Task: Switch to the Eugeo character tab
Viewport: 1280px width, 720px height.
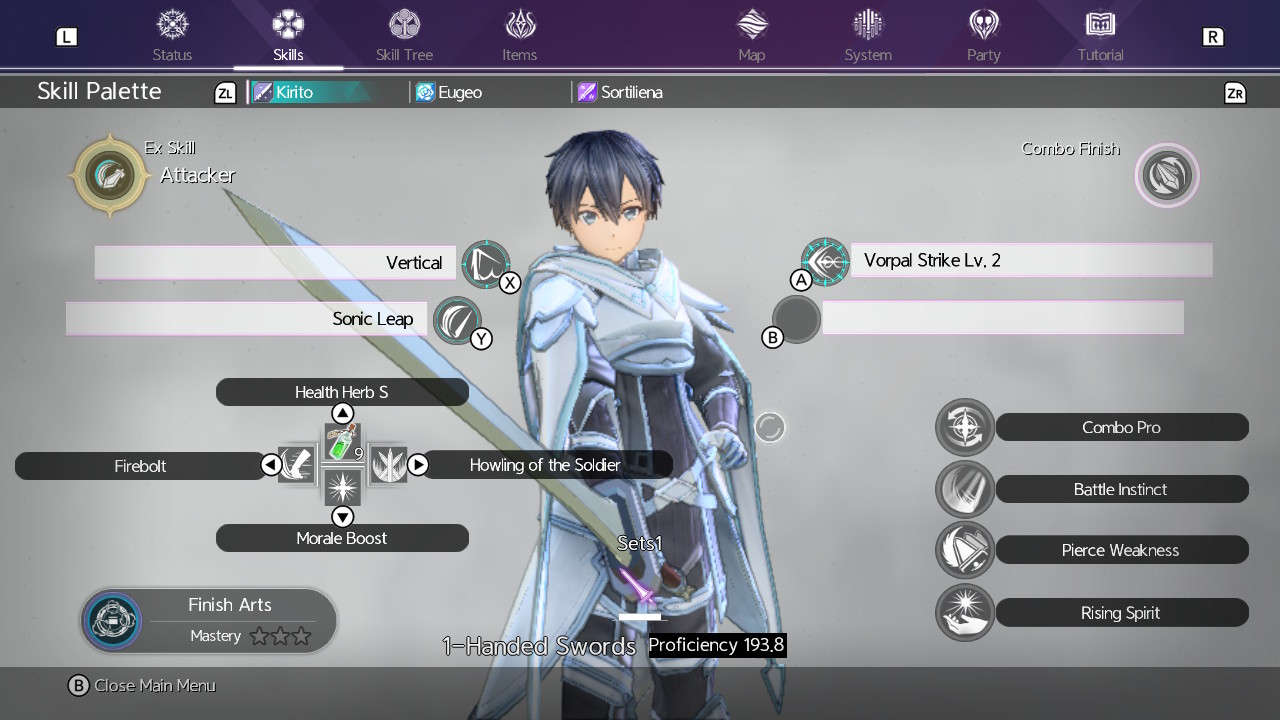Action: [x=457, y=91]
